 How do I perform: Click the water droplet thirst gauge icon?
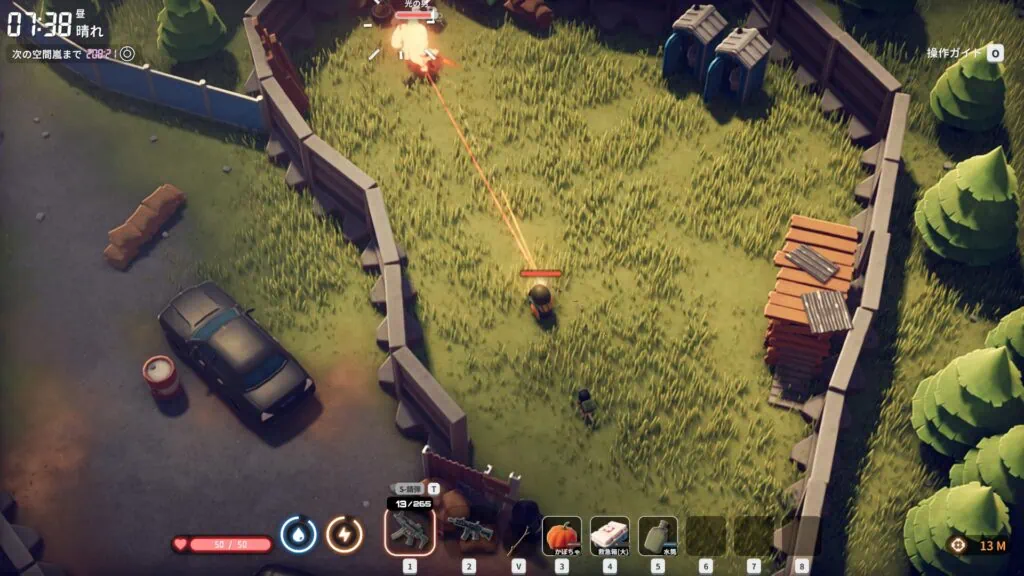298,534
